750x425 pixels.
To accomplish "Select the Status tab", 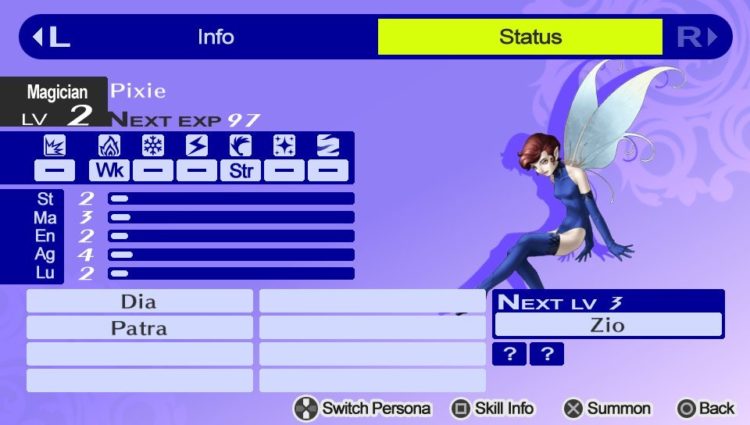I will [x=530, y=38].
